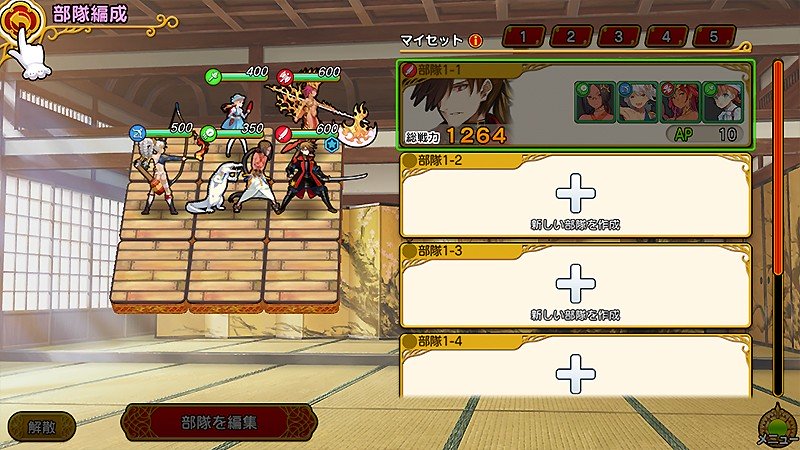Switch to My Set slot 4

(x=667, y=37)
